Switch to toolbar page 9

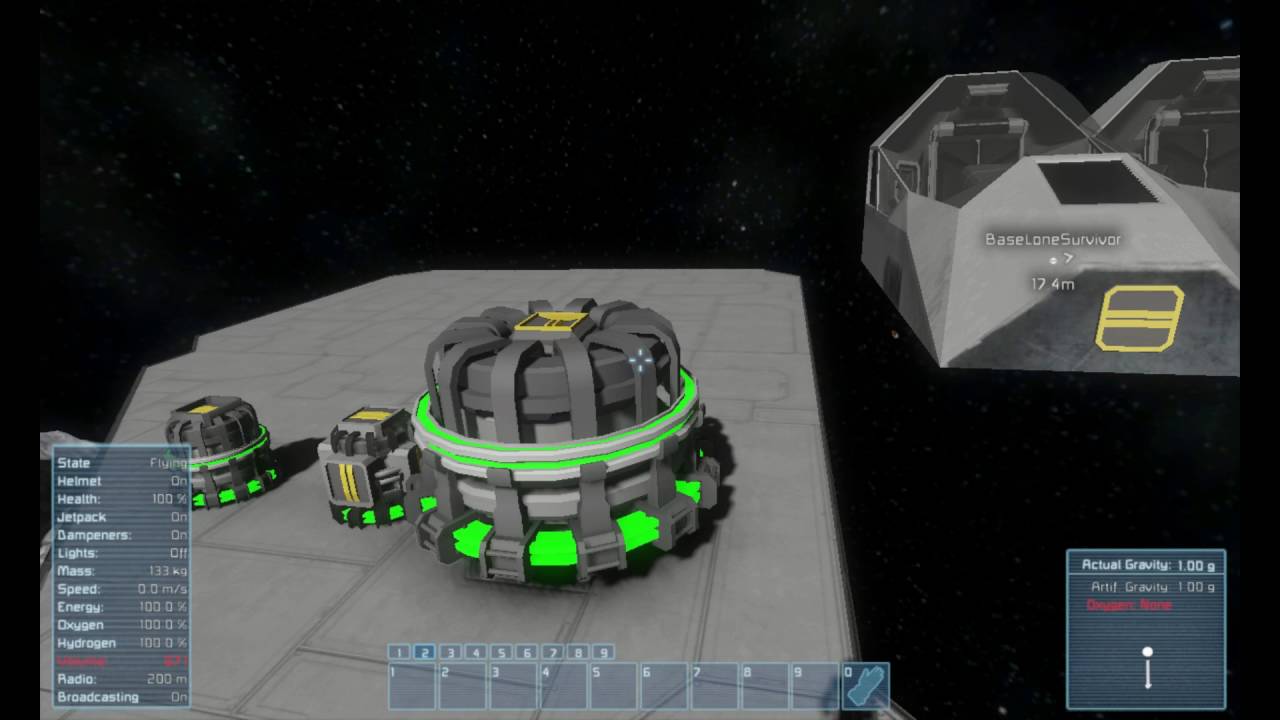coord(603,652)
